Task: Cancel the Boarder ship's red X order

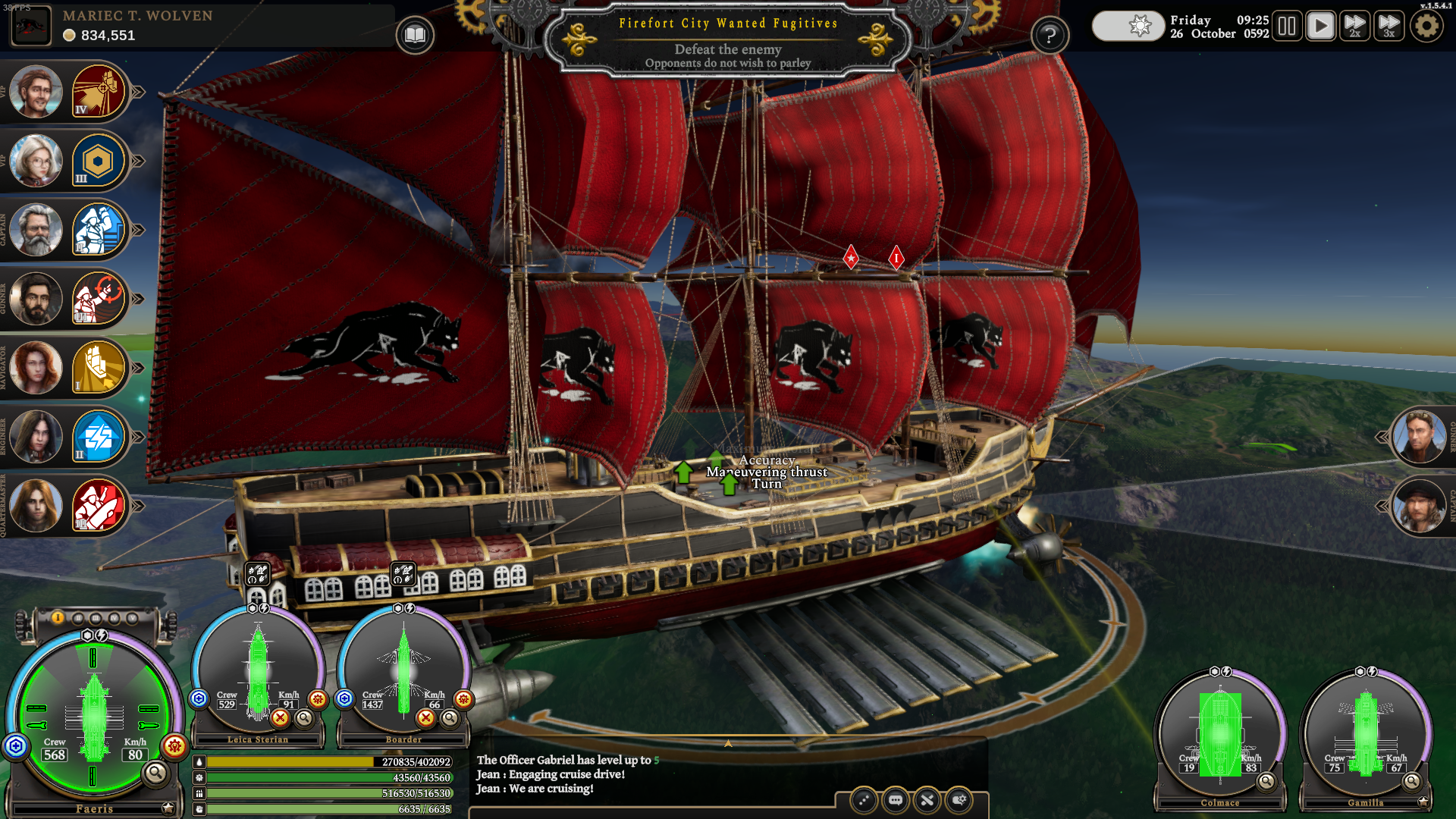Action: tap(426, 717)
